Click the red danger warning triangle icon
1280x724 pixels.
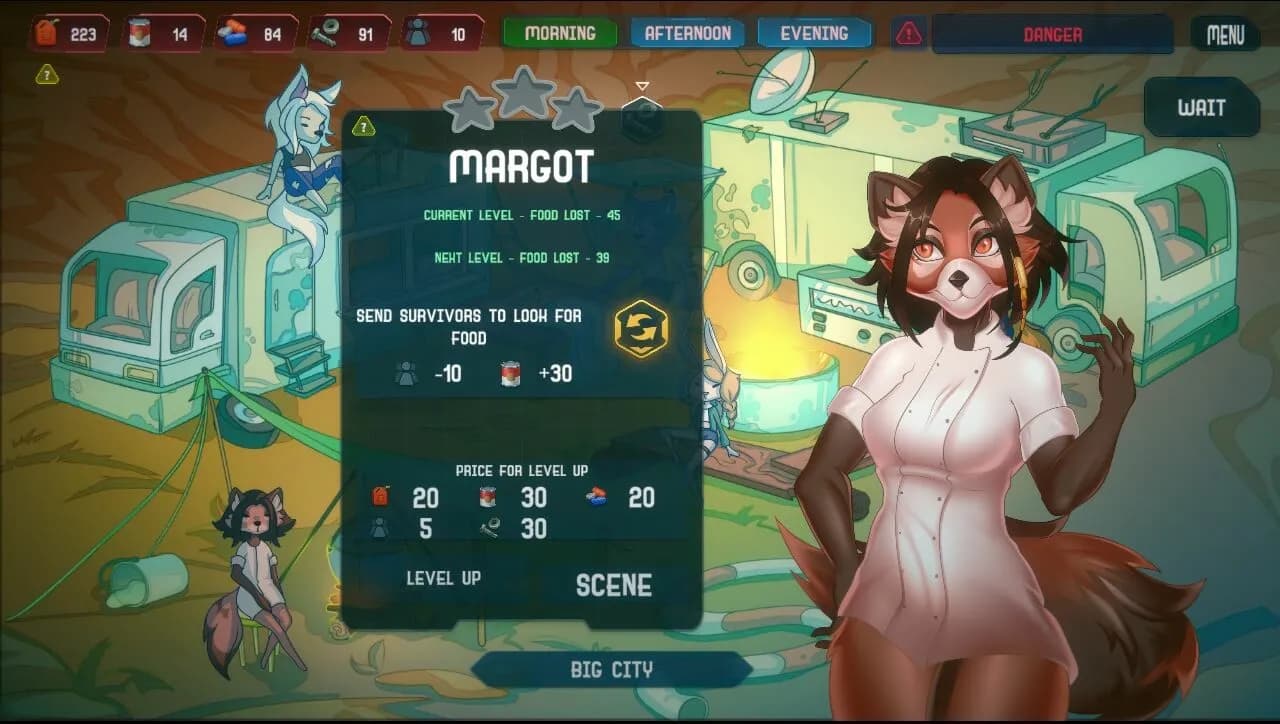pyautogui.click(x=910, y=32)
